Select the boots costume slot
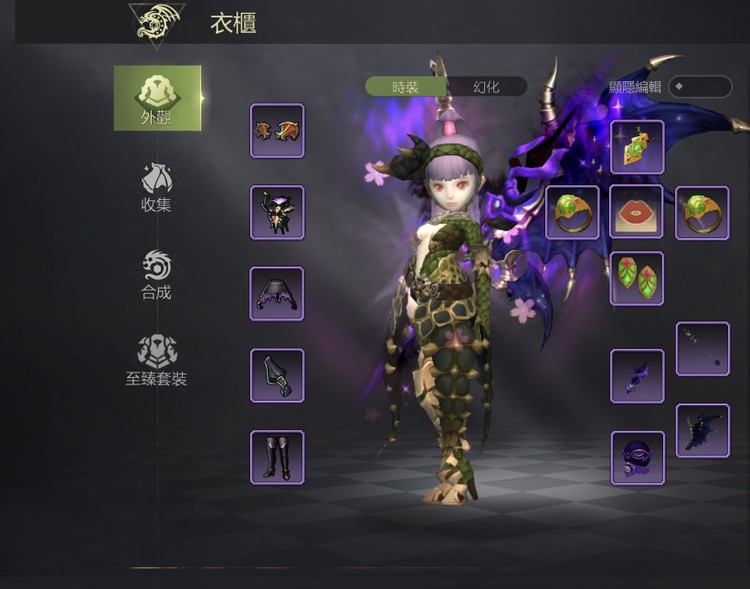Viewport: 750px width, 589px height. click(x=277, y=457)
